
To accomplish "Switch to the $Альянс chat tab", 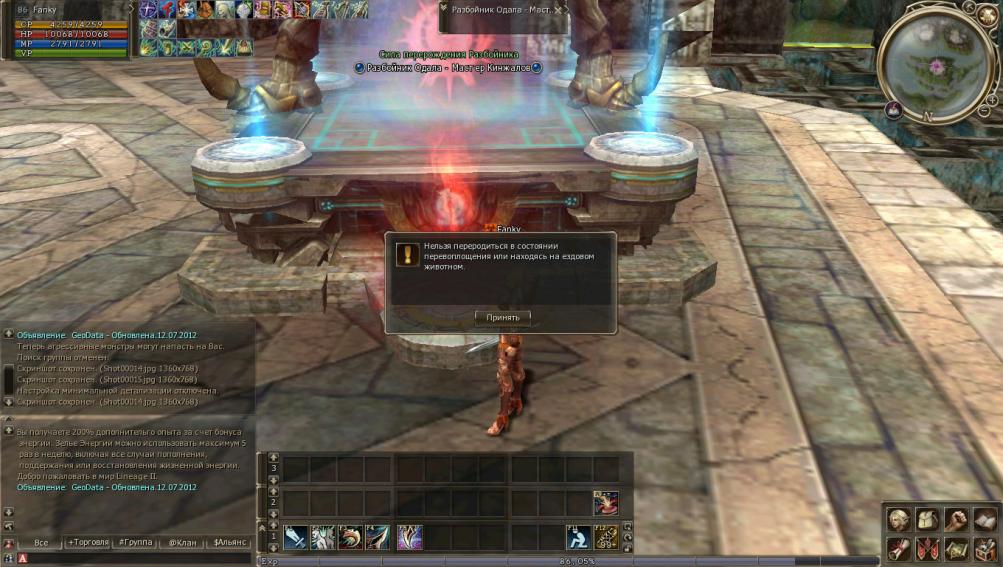I will [229, 542].
